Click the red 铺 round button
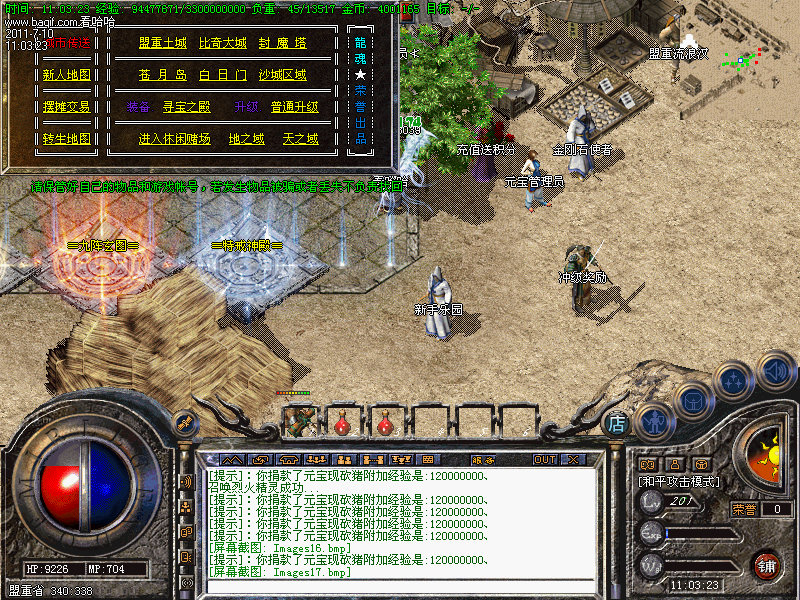This screenshot has height=600, width=800. click(x=767, y=565)
